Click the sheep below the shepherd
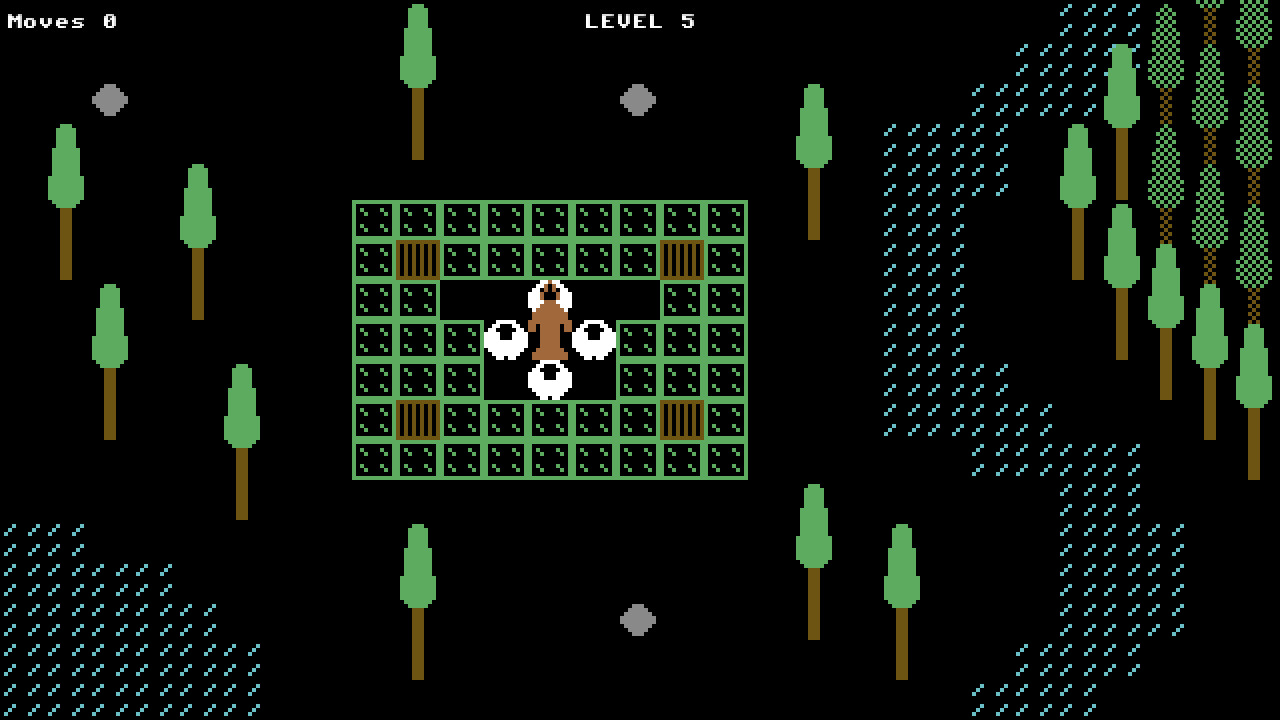The width and height of the screenshot is (1280, 720). pos(548,380)
